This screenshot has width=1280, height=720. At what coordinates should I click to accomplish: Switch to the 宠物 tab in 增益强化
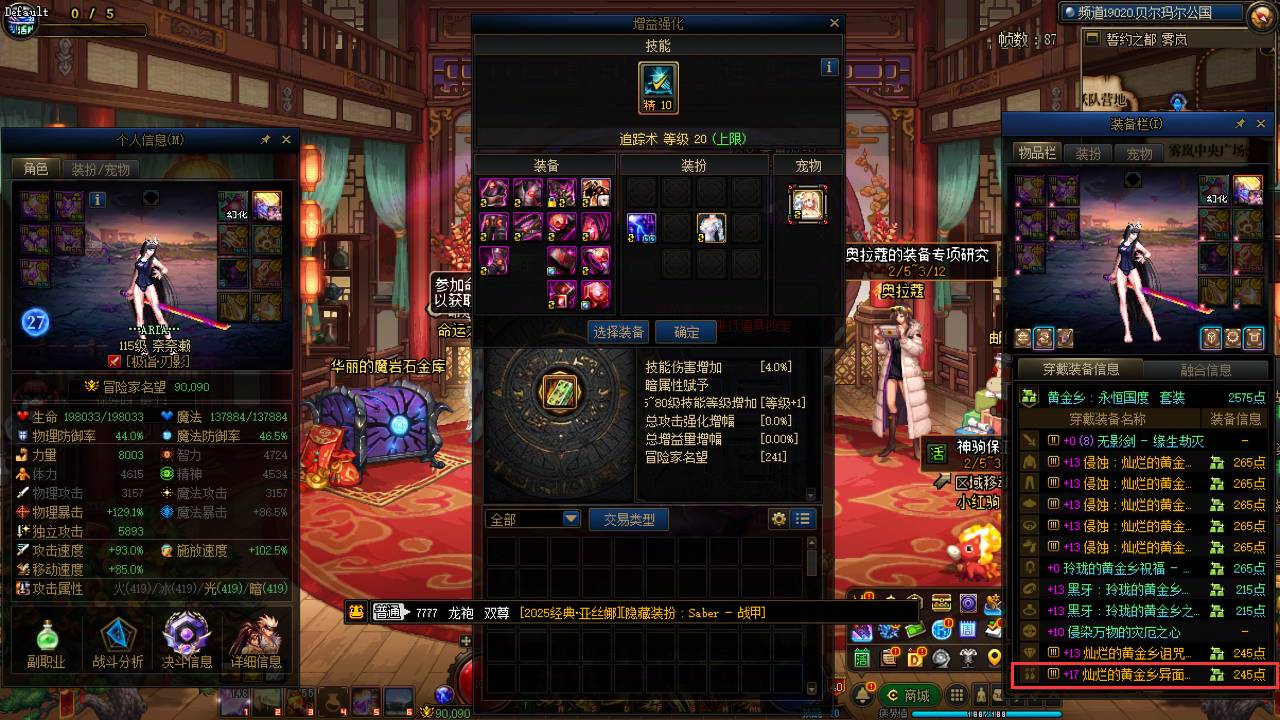point(808,165)
